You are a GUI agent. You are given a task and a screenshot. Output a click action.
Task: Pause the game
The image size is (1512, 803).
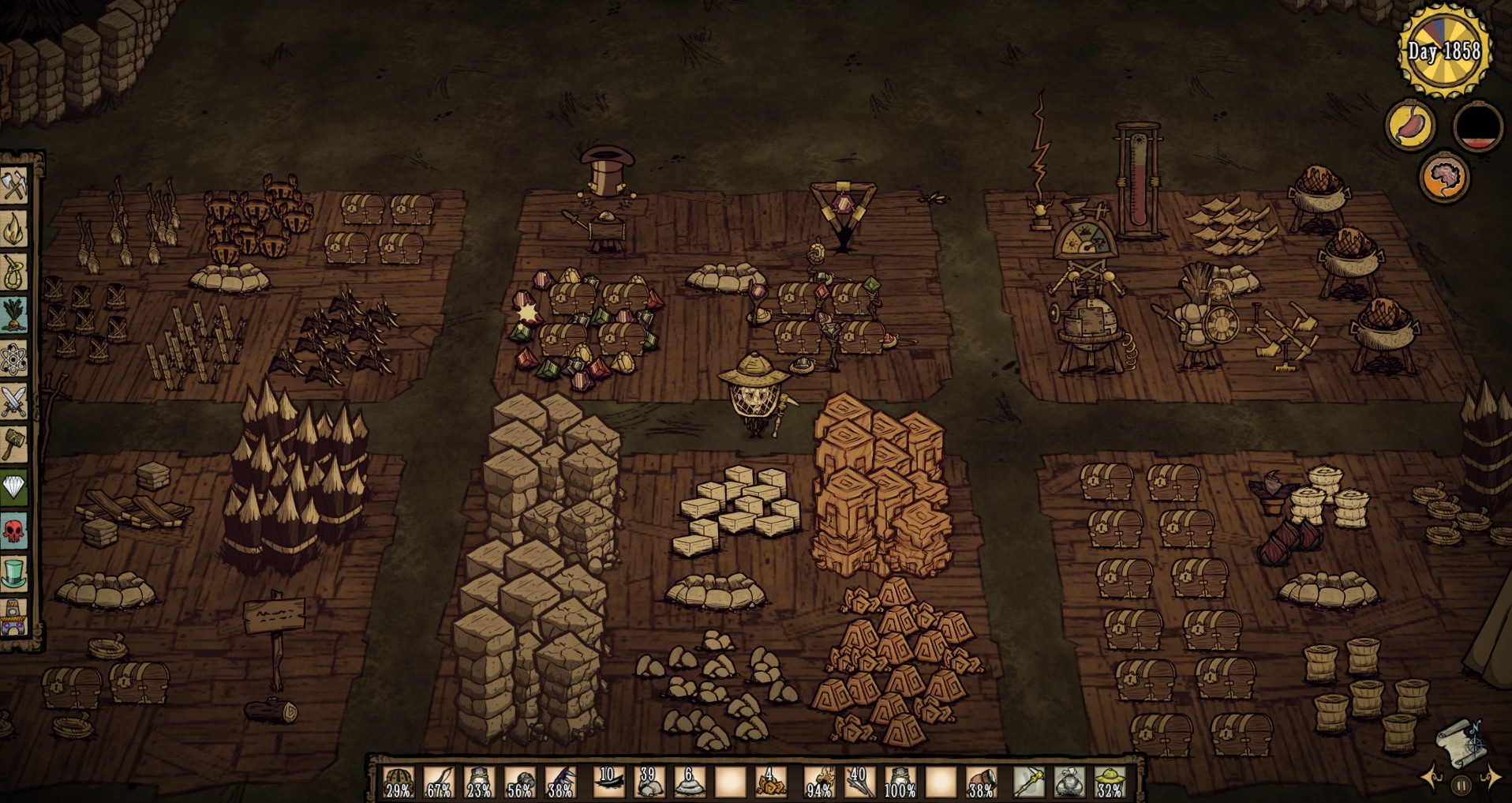pos(1461,786)
